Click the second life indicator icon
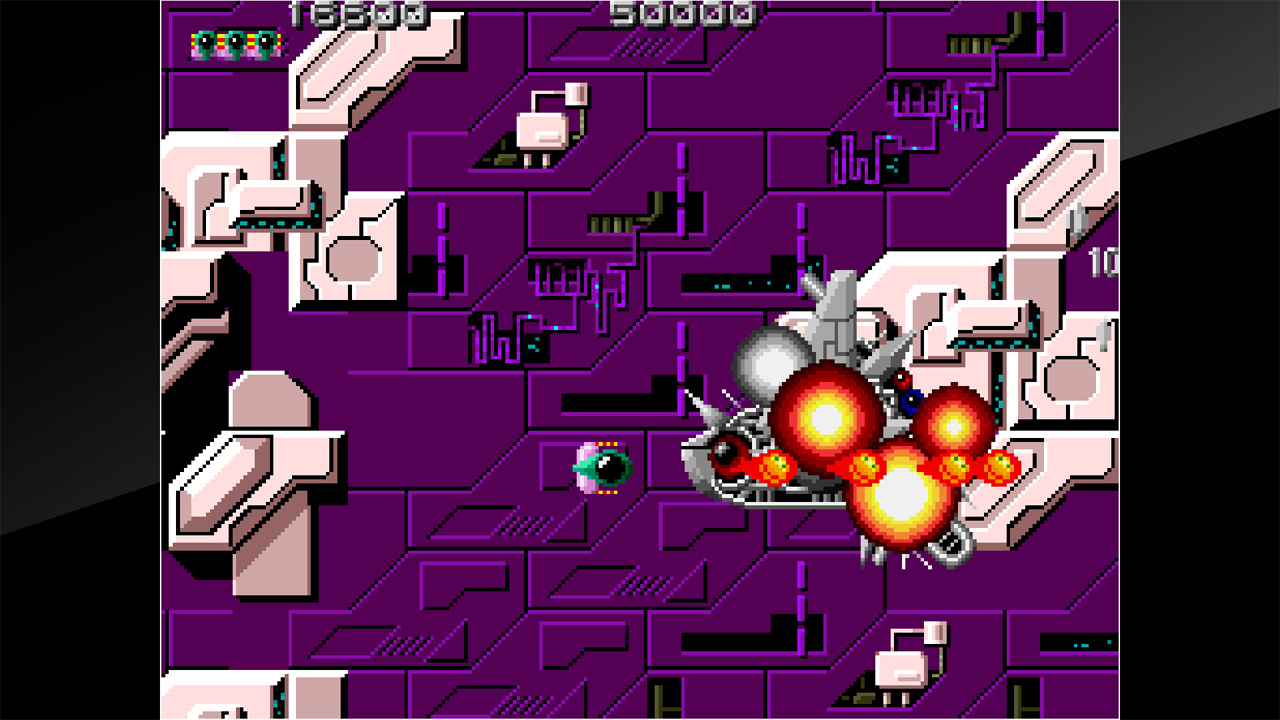 pyautogui.click(x=235, y=42)
